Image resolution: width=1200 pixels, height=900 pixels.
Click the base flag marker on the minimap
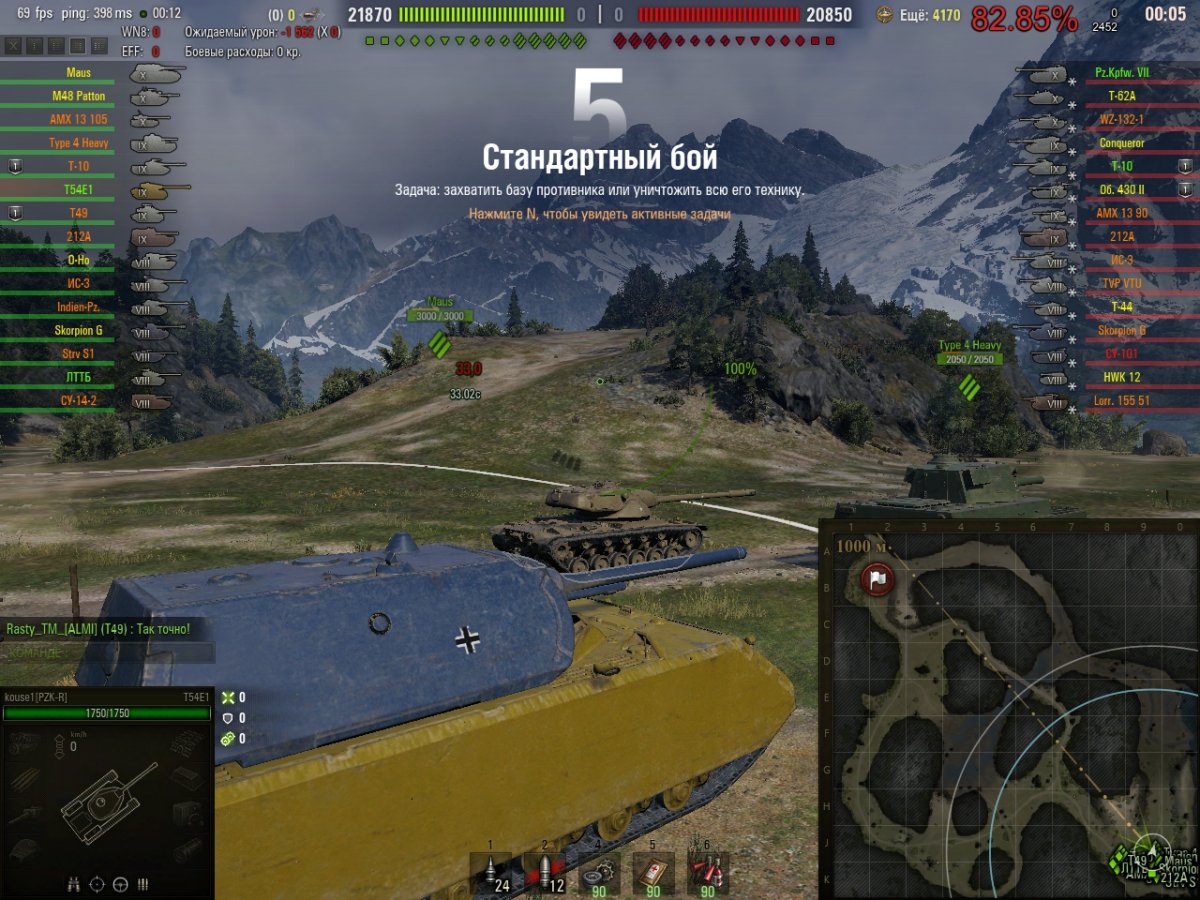click(x=877, y=578)
